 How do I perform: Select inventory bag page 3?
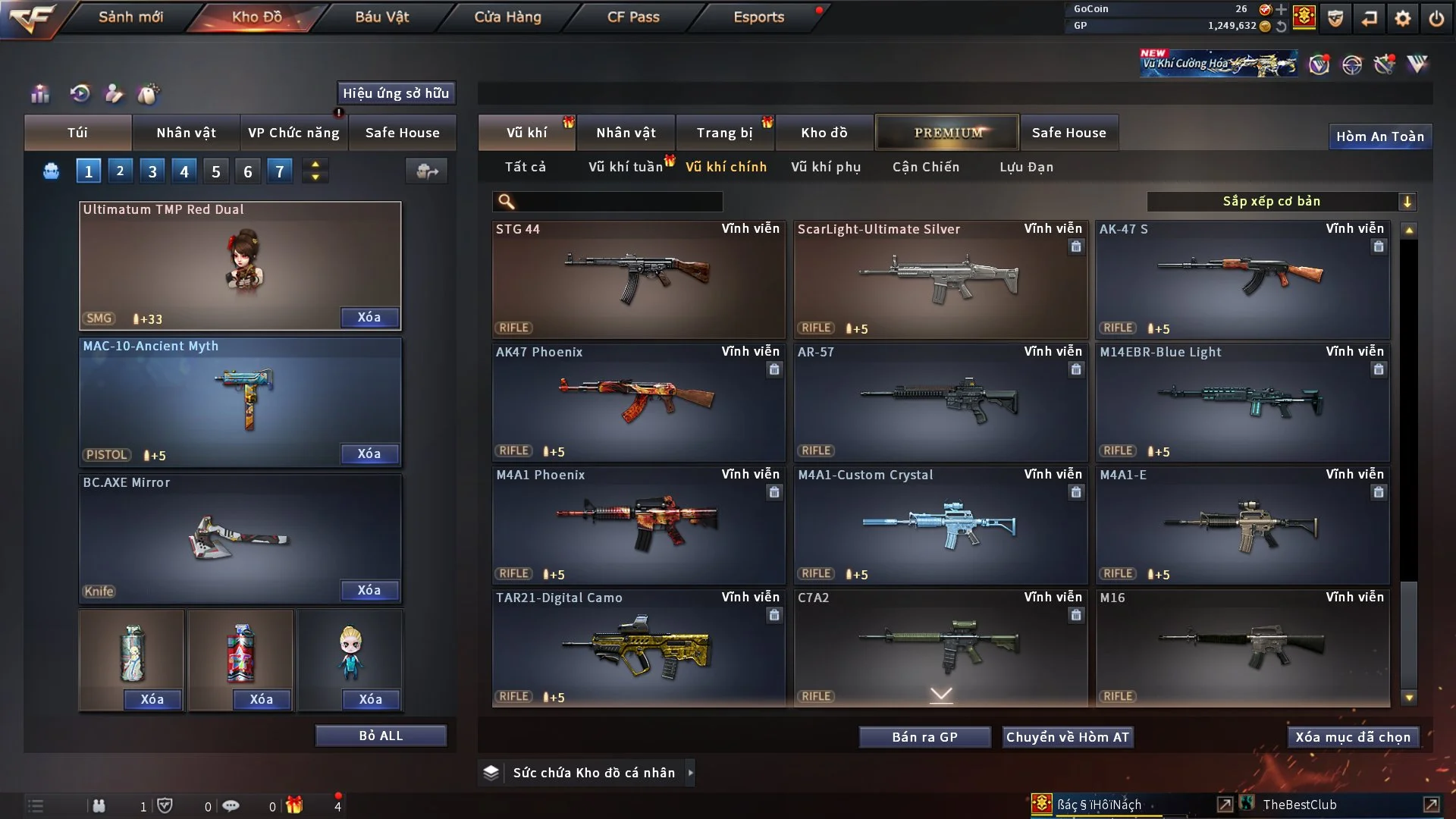coord(152,171)
